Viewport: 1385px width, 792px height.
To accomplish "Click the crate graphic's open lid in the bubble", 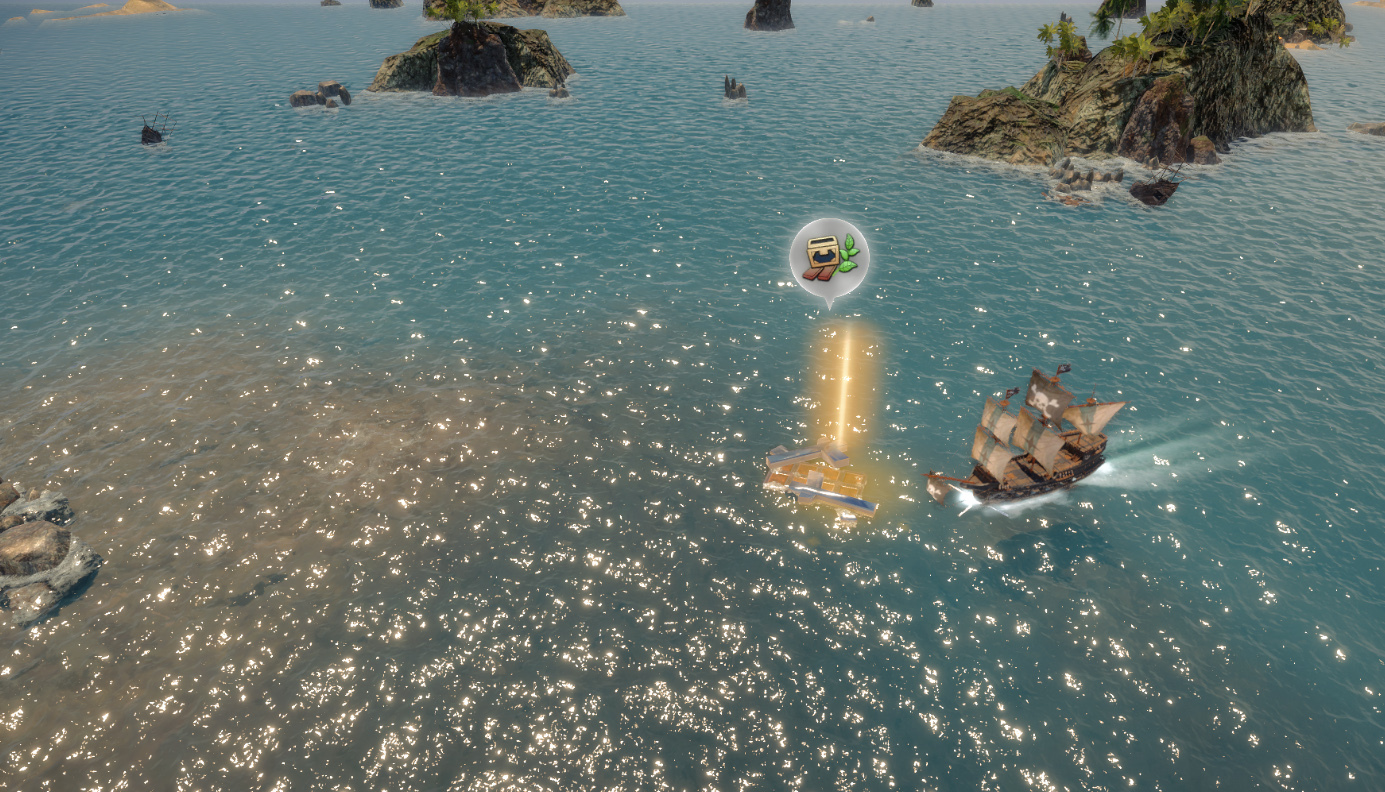I will coord(822,241).
